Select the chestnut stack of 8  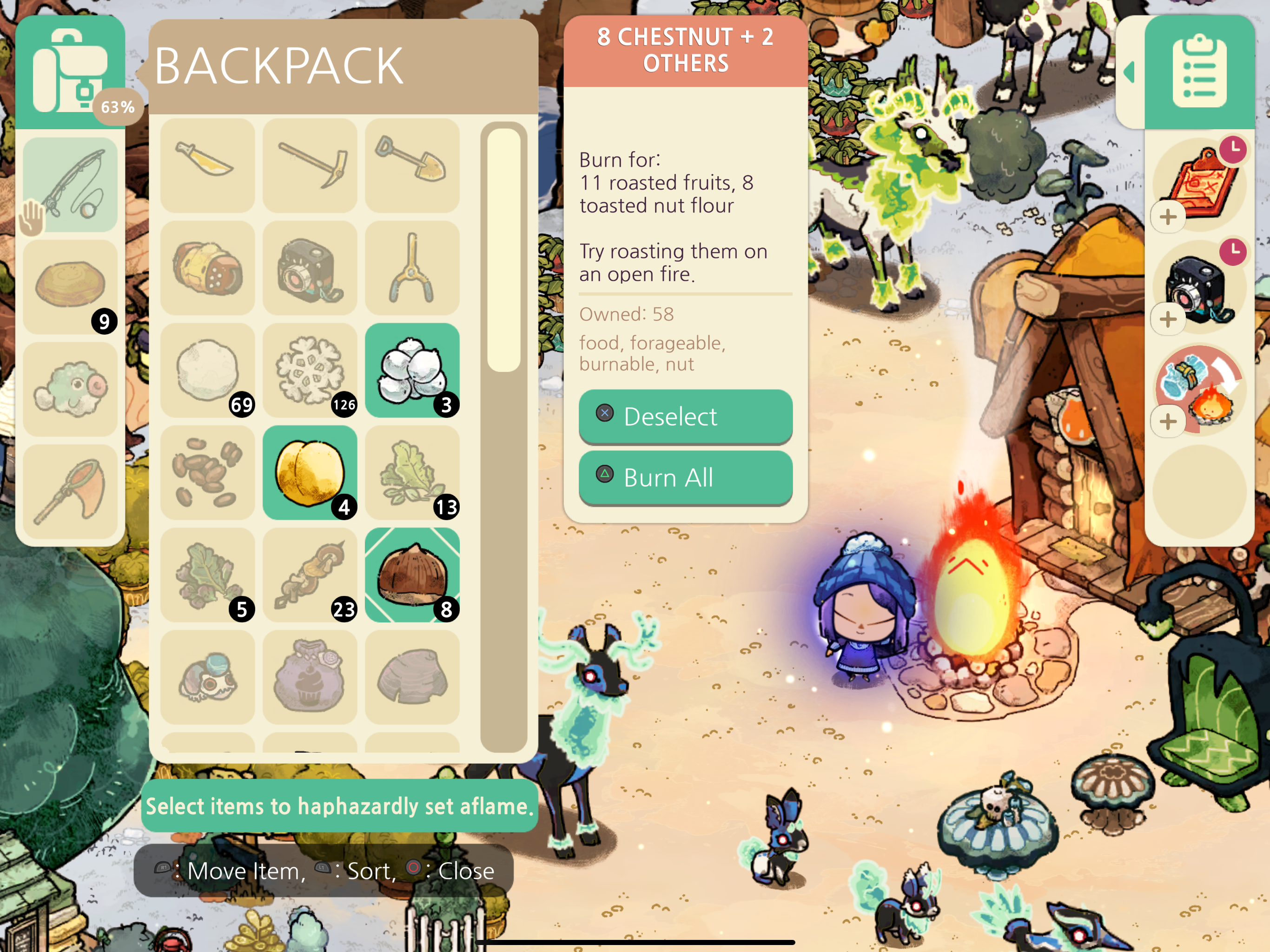(x=412, y=575)
